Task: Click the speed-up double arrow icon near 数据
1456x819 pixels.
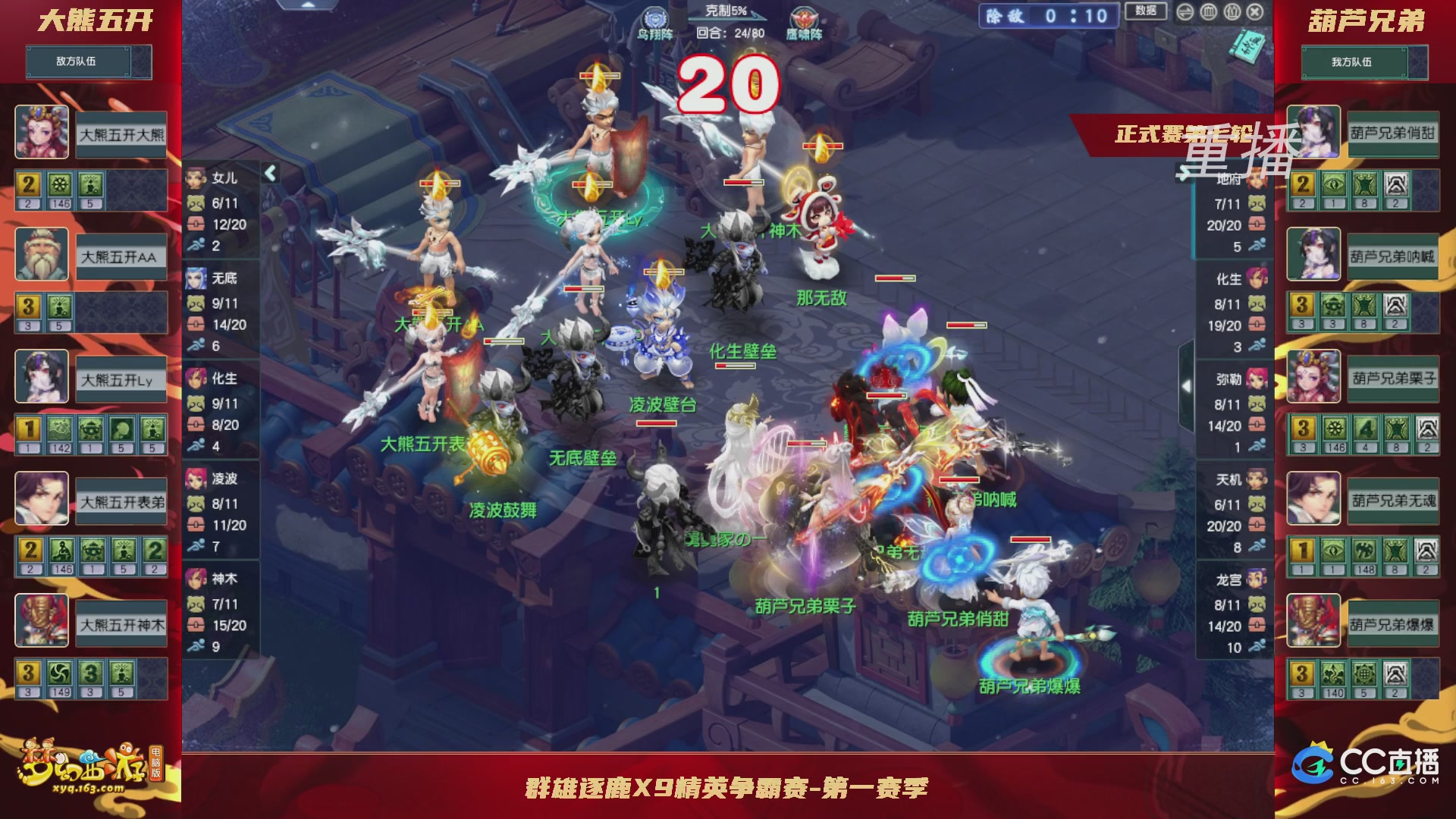Action: [x=1185, y=12]
